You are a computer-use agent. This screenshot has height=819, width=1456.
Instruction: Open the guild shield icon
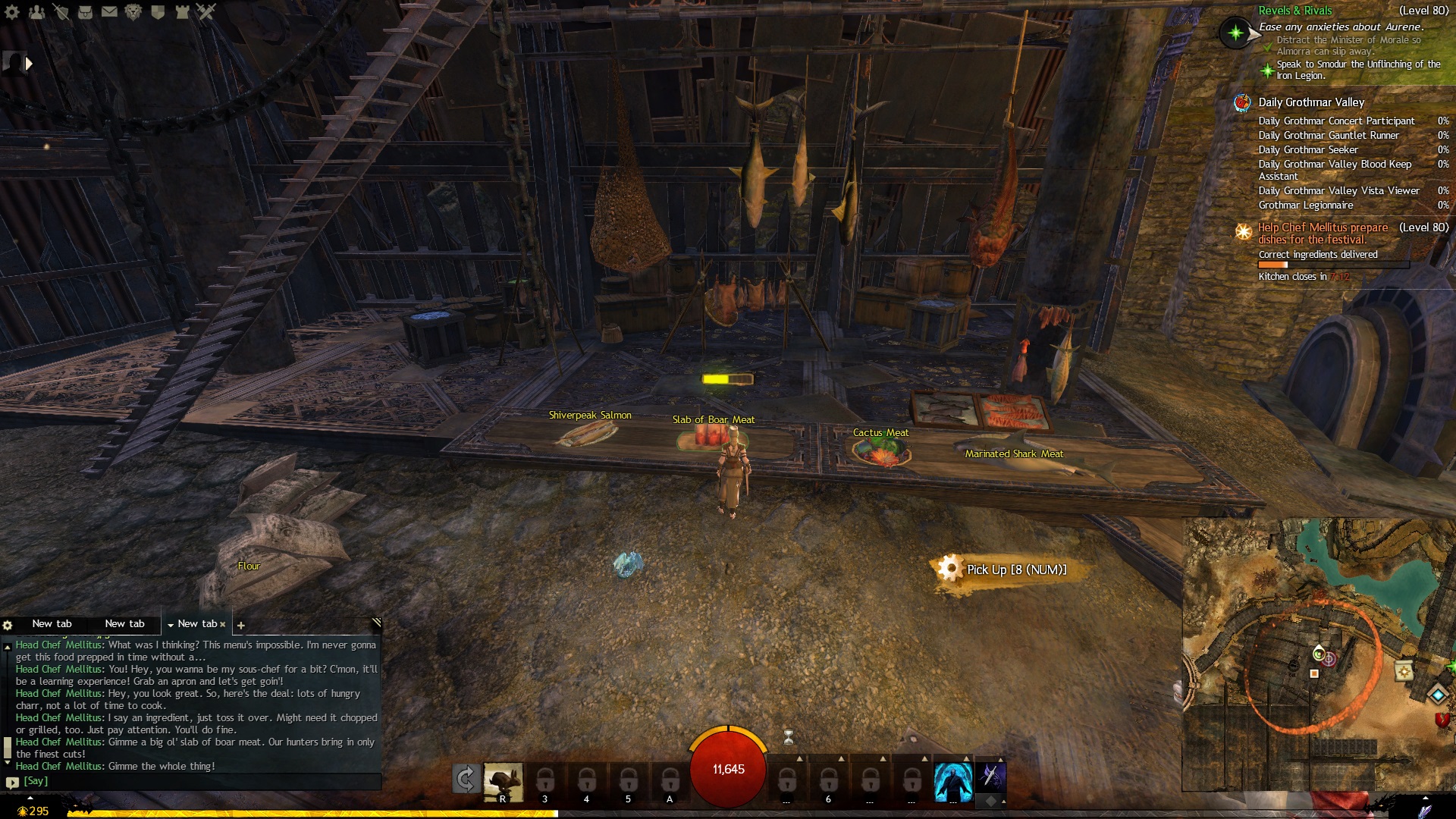click(x=158, y=12)
